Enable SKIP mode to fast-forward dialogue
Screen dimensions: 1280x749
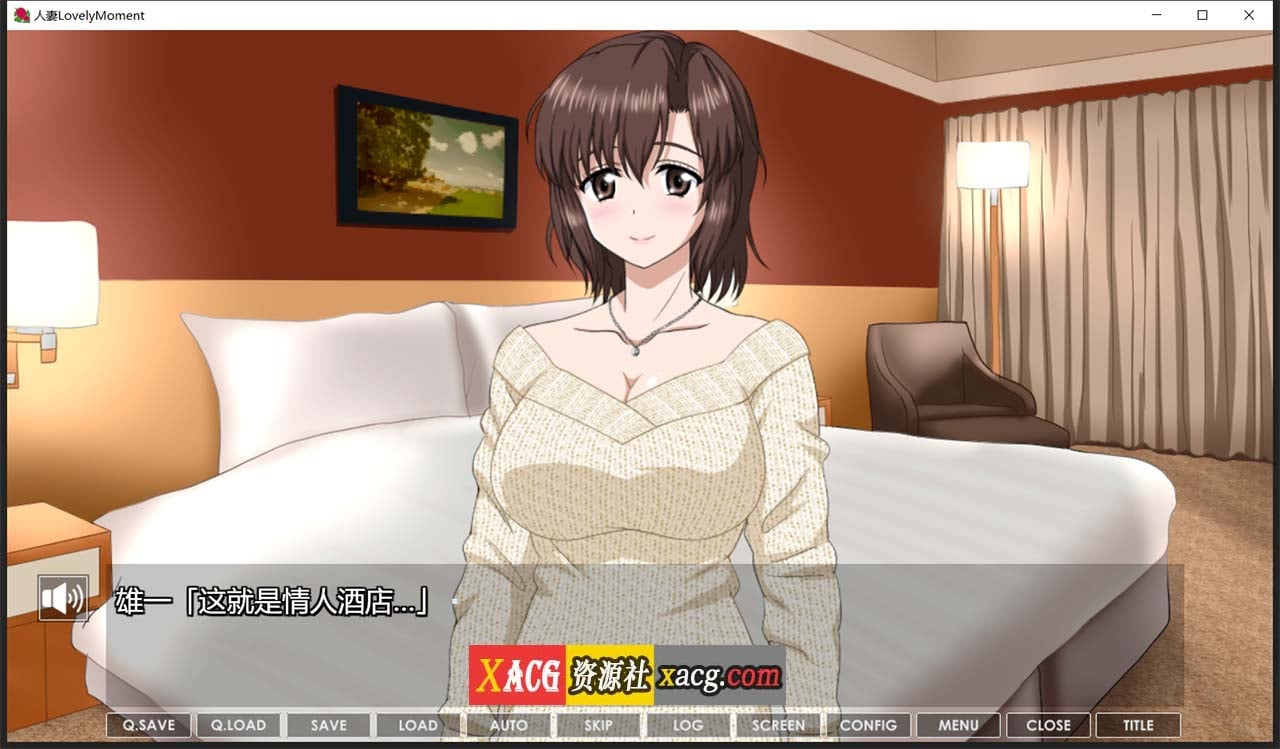click(x=597, y=724)
